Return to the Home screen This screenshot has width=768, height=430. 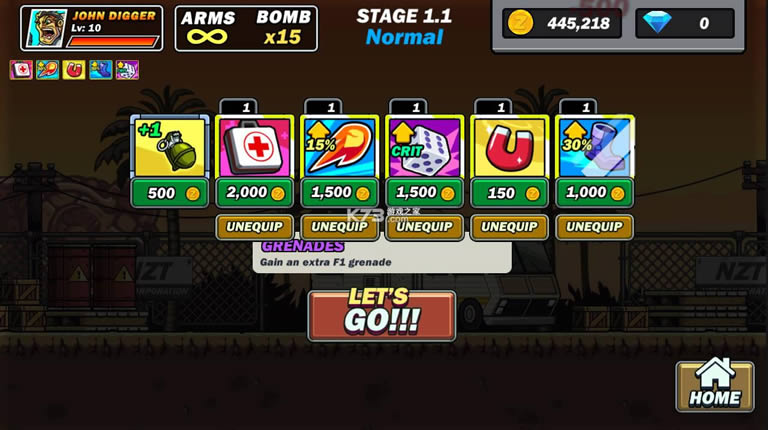click(x=714, y=385)
